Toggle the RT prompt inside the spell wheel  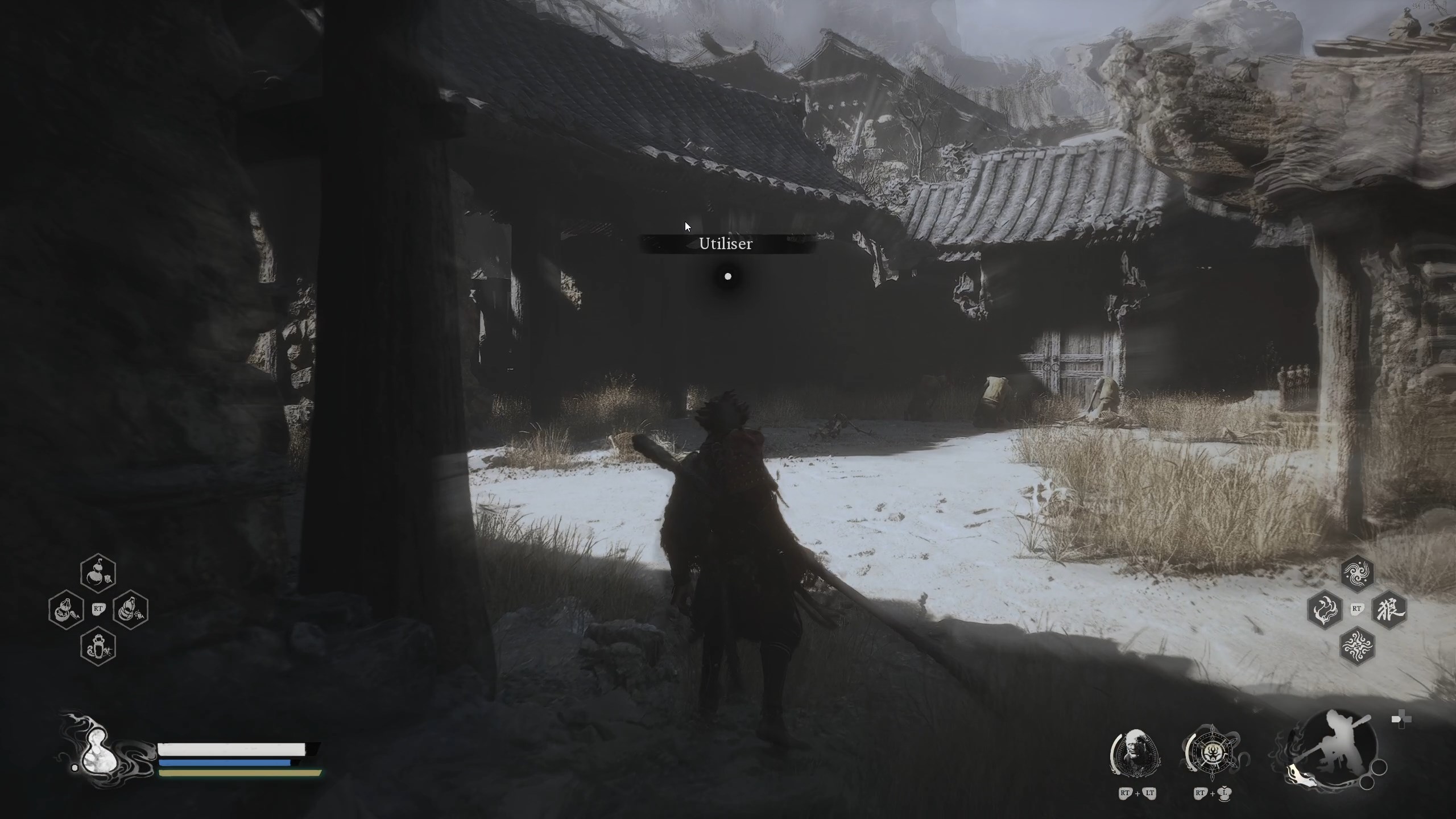click(1358, 609)
